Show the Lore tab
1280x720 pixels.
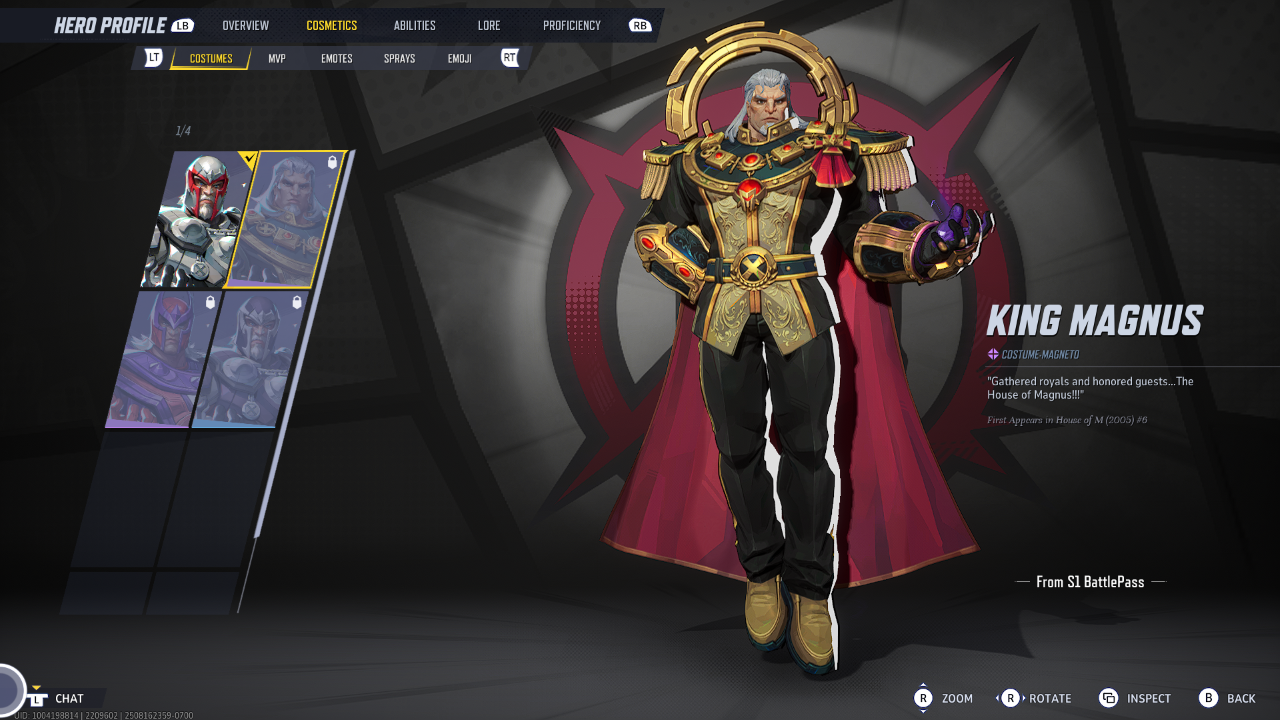tap(489, 26)
